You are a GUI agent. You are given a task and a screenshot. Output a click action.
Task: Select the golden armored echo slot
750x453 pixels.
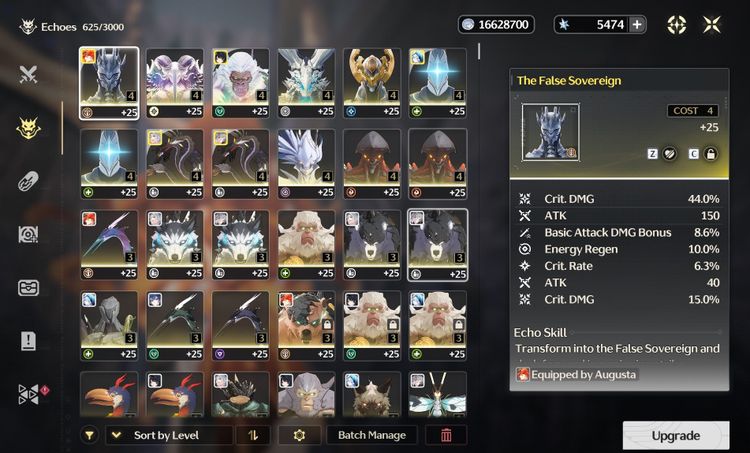371,82
